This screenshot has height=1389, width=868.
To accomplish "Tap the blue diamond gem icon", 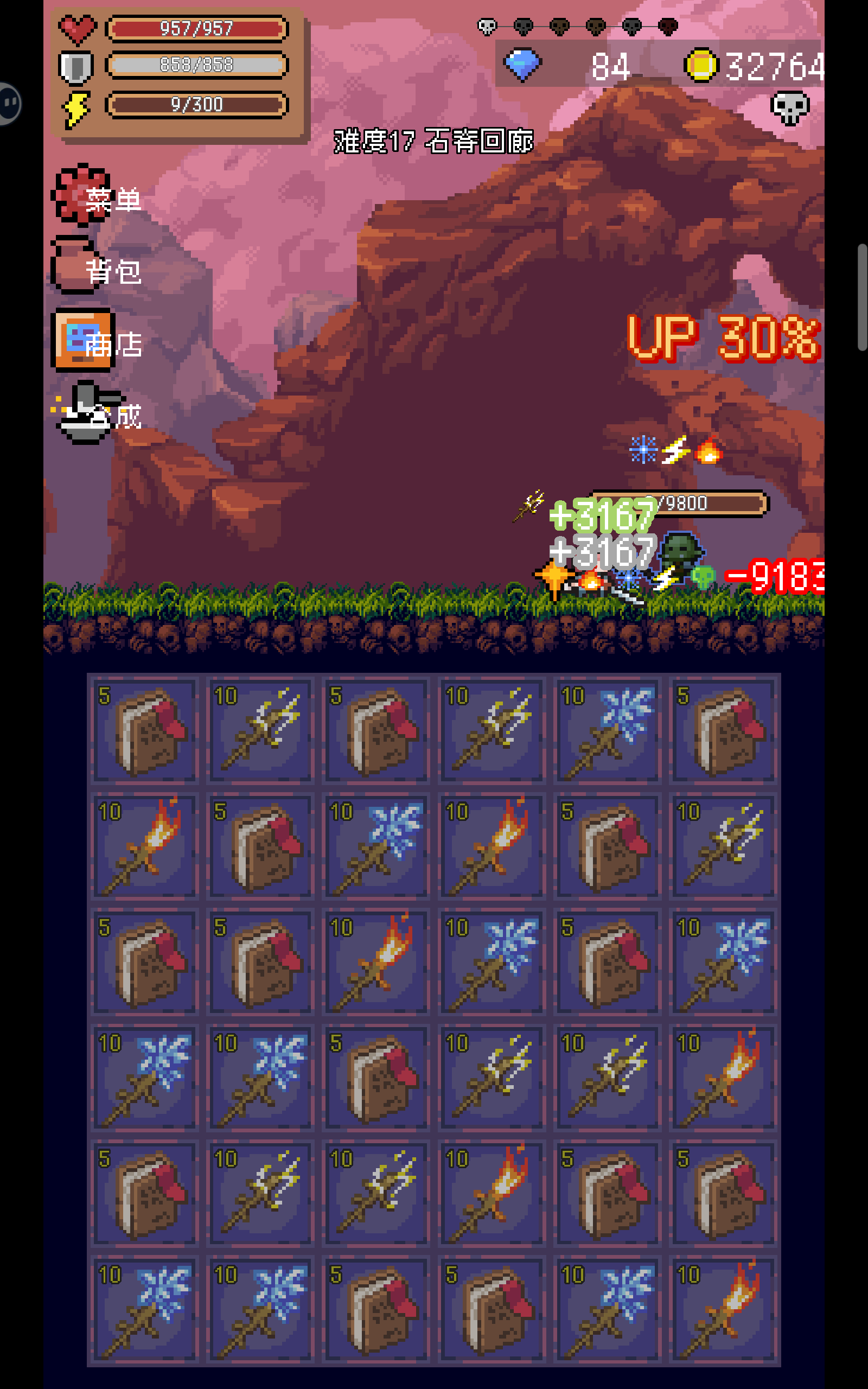I will tap(523, 64).
